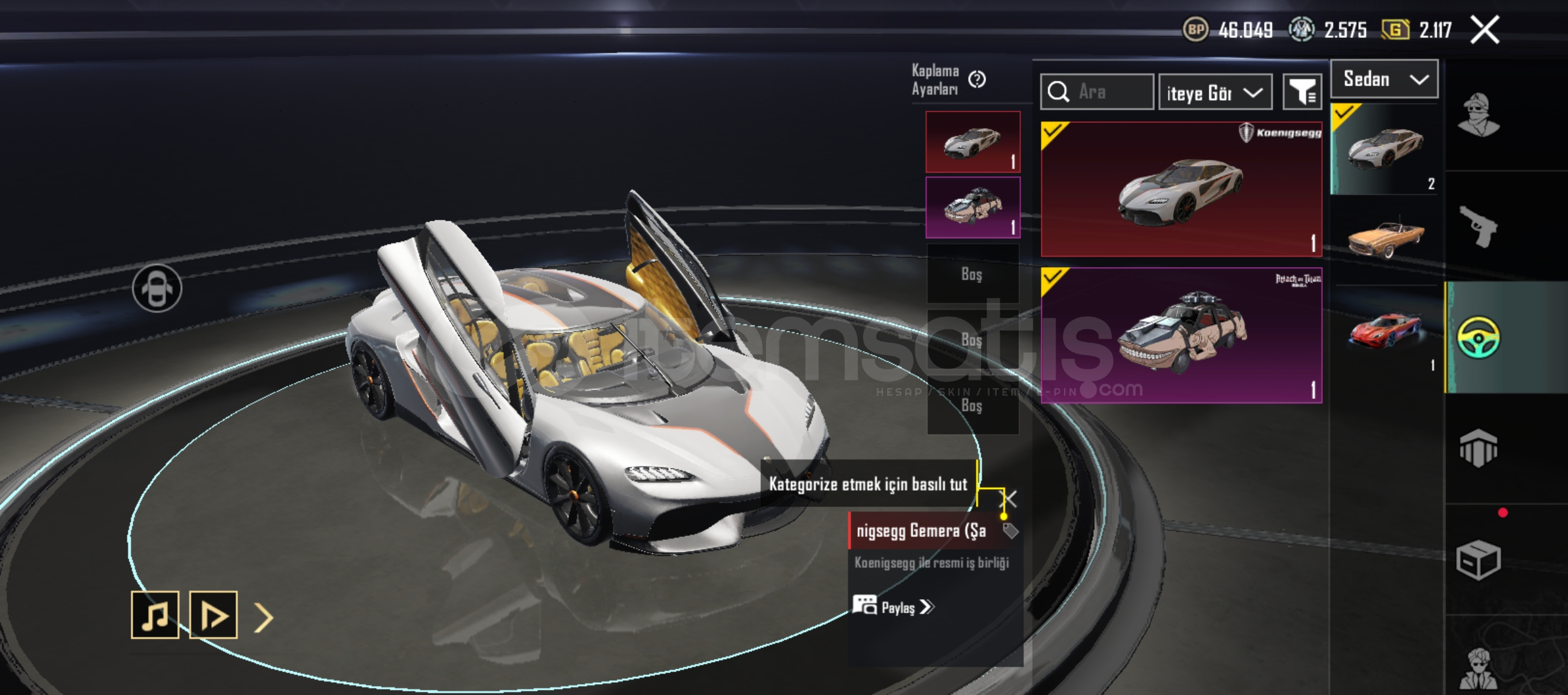Viewport: 1568px width, 695px height.
Task: Open the filter funnel button
Action: [x=1302, y=92]
